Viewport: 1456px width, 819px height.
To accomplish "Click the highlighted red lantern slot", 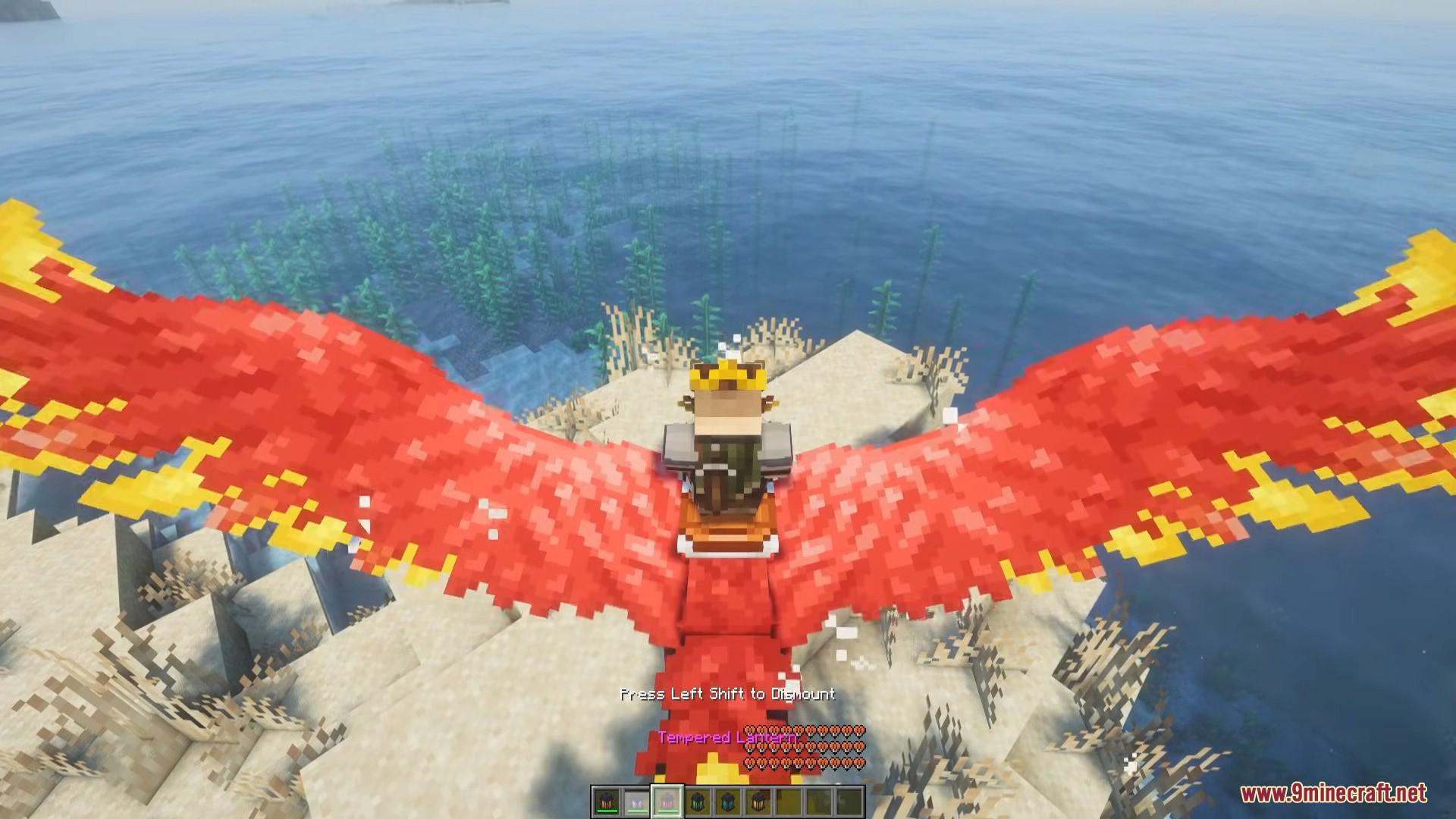I will (x=667, y=802).
